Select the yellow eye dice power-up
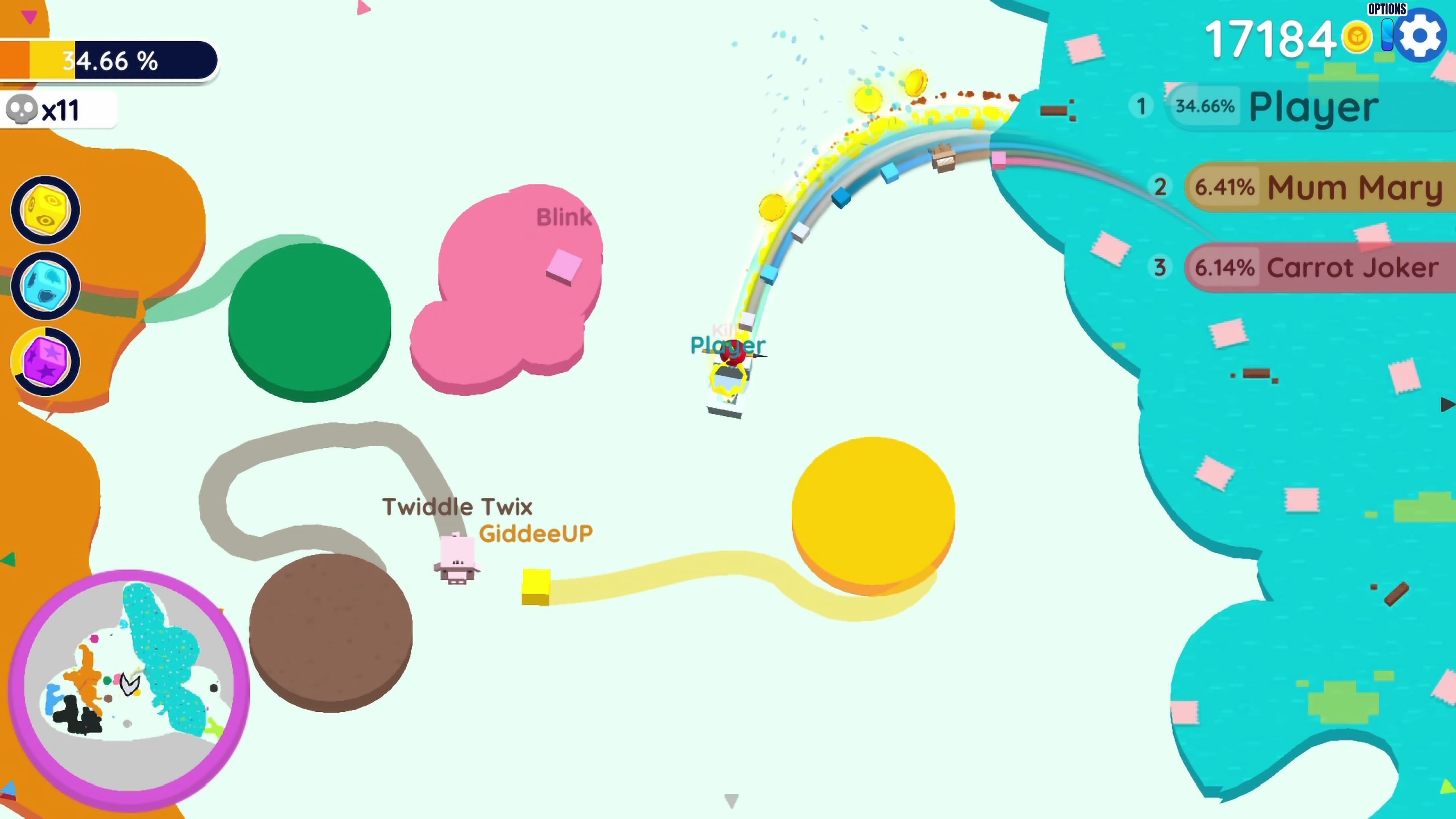The image size is (1456, 819). pyautogui.click(x=45, y=210)
